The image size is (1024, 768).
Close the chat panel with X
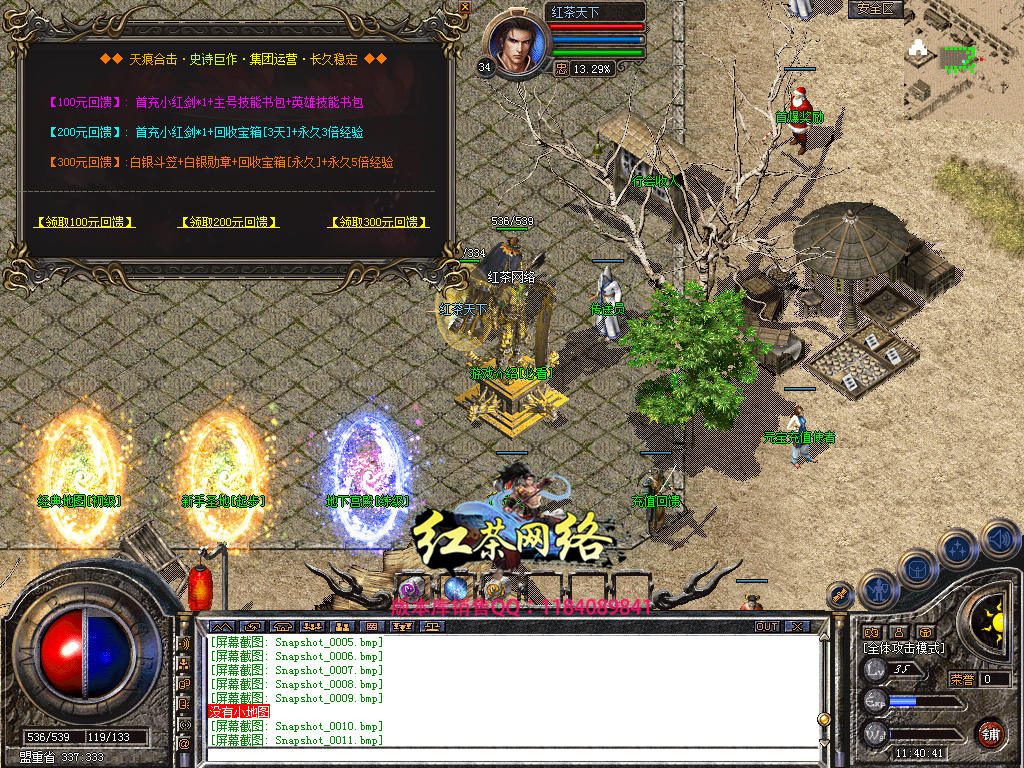[x=796, y=627]
